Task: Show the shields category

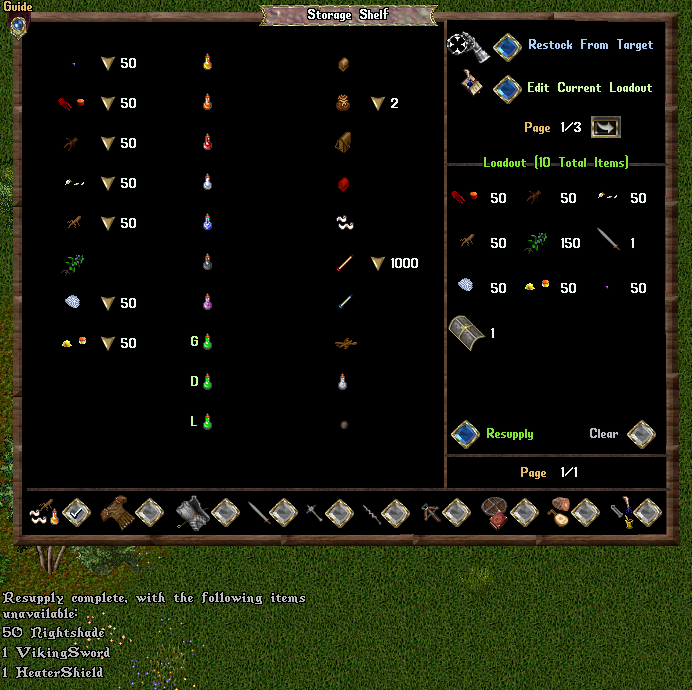Action: point(525,513)
